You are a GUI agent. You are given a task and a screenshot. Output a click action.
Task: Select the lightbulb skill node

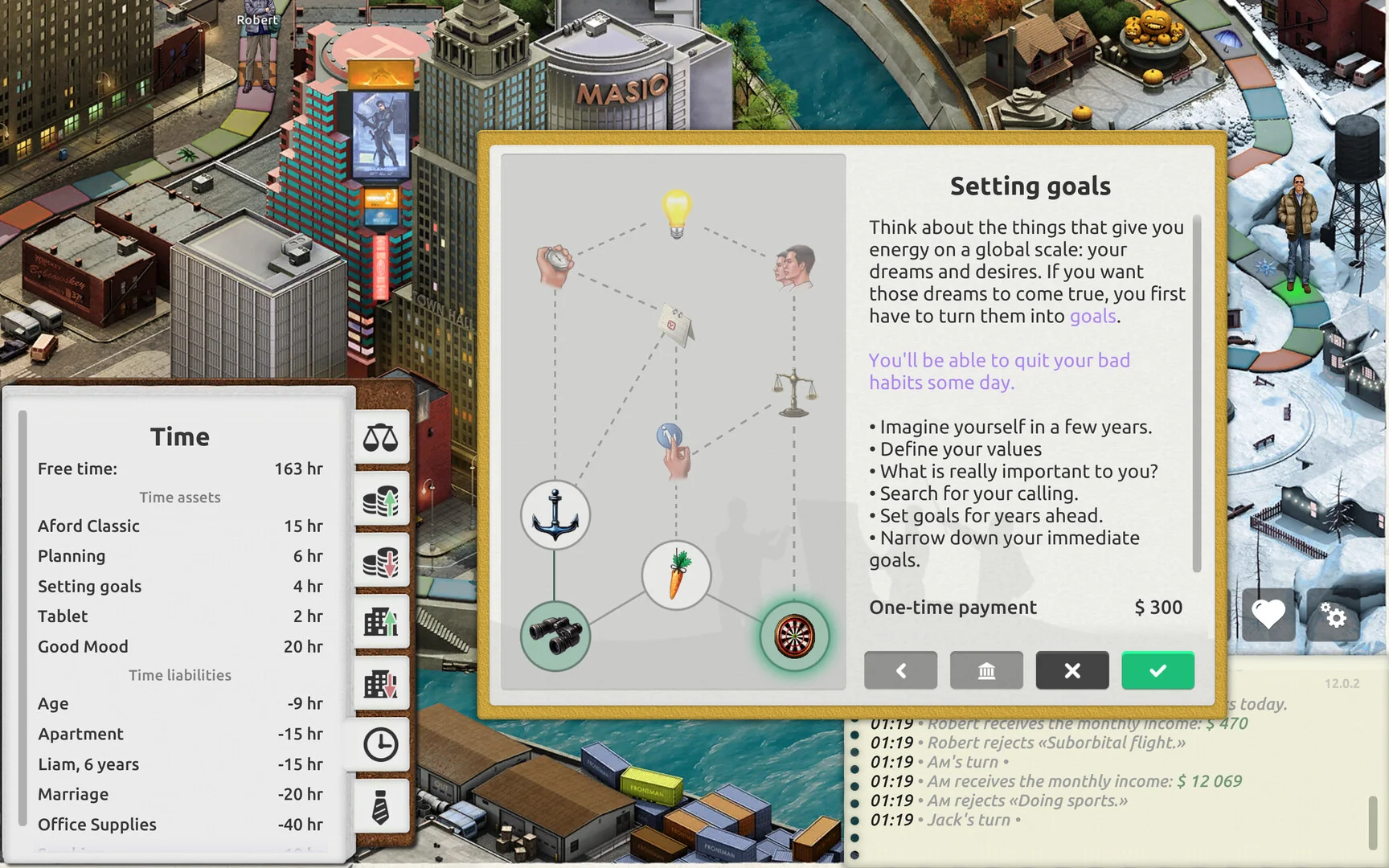pyautogui.click(x=677, y=213)
